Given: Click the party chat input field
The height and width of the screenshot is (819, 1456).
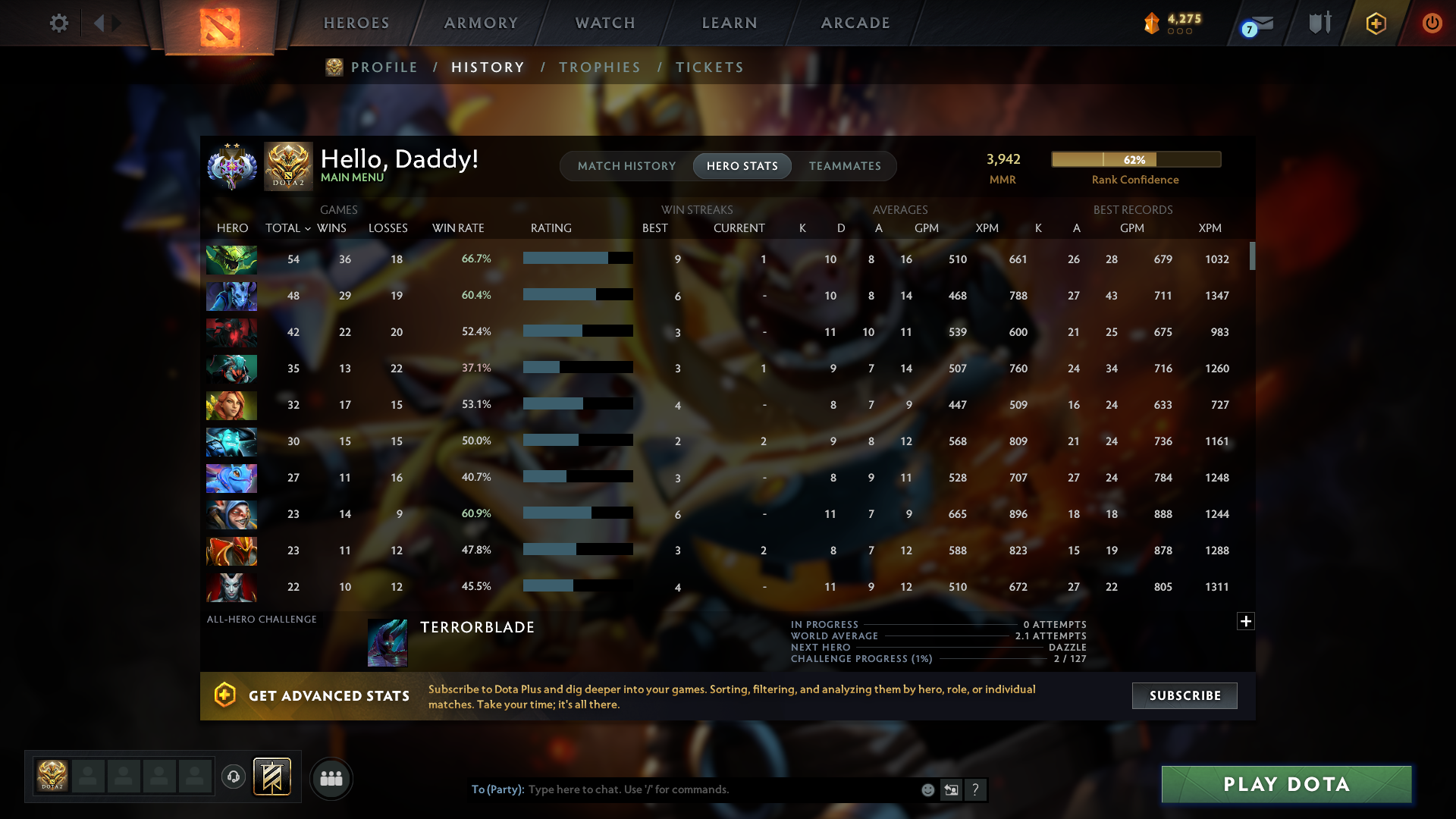Looking at the screenshot, I should [x=682, y=789].
